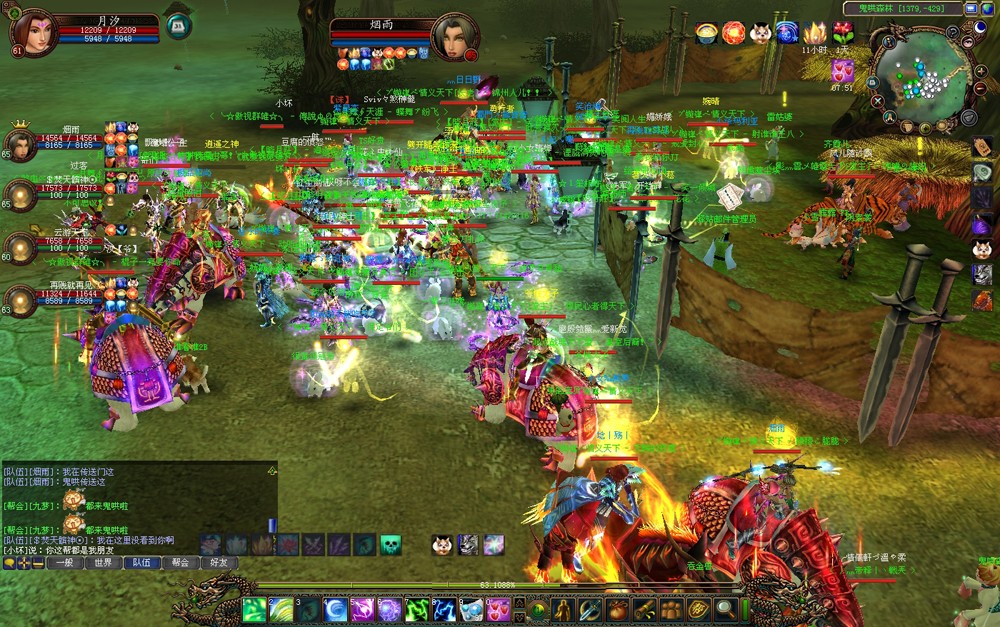Open the magnifying glass menu icon
The image size is (1000, 627).
(x=726, y=609)
